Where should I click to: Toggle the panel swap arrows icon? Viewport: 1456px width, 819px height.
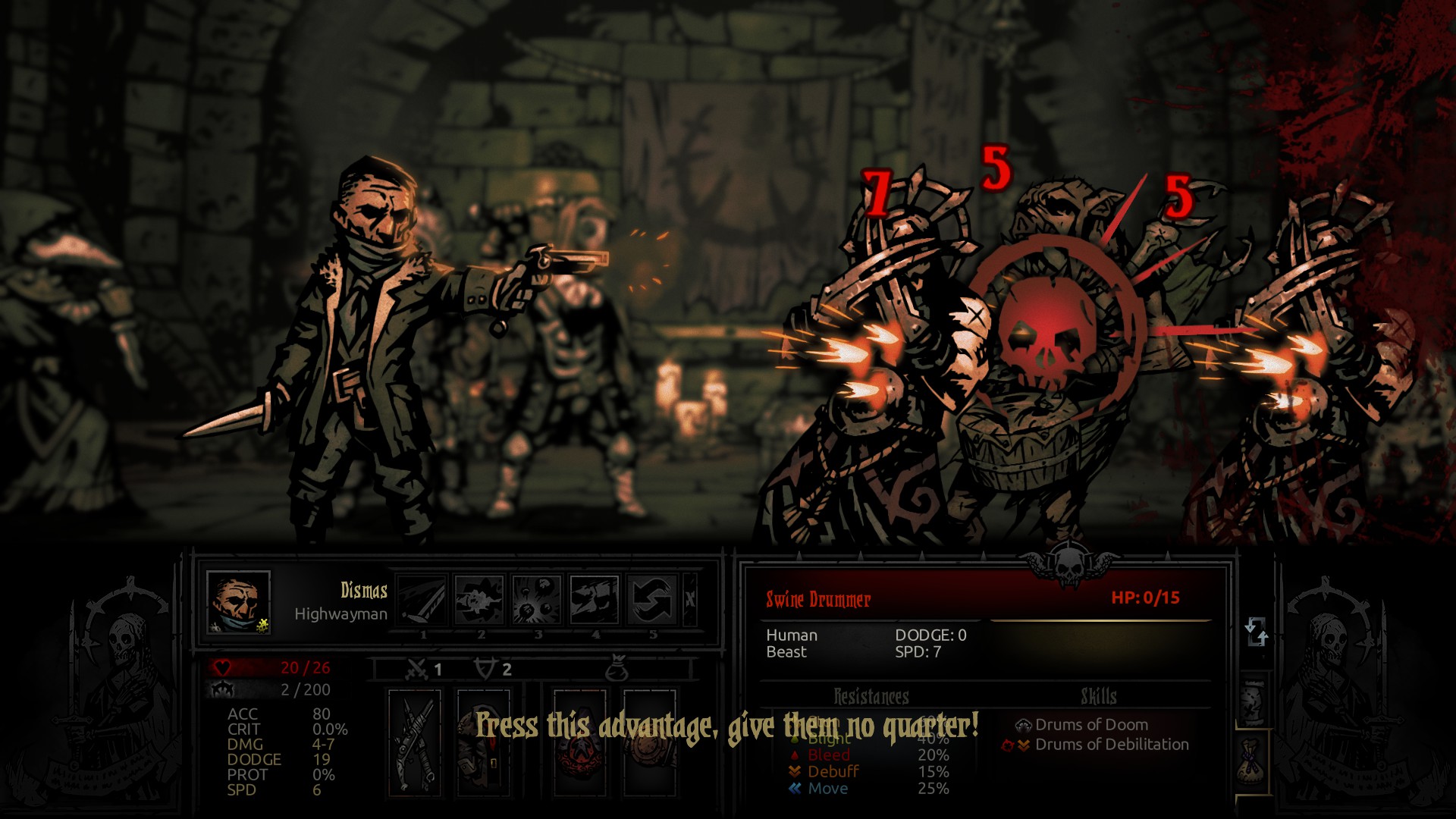point(1256,631)
